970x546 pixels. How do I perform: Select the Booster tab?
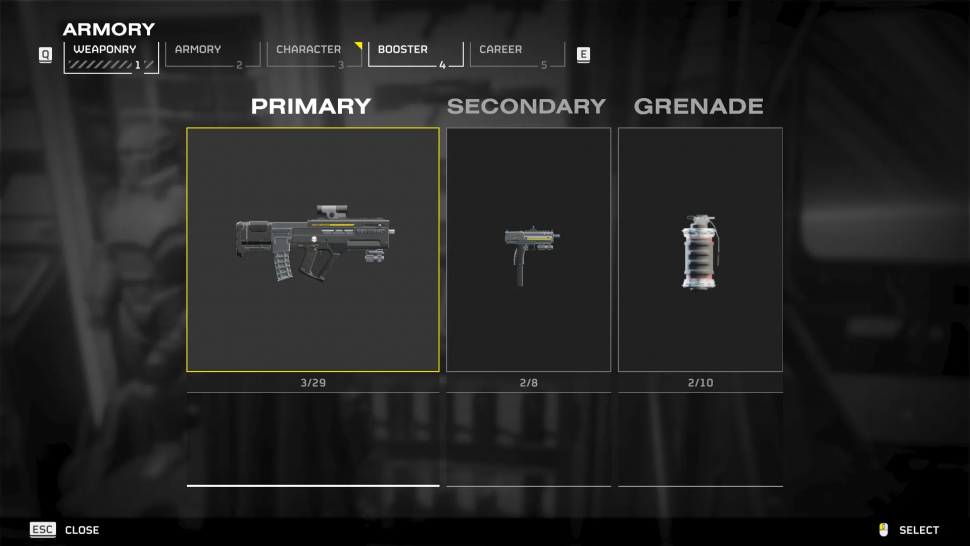pyautogui.click(x=415, y=56)
